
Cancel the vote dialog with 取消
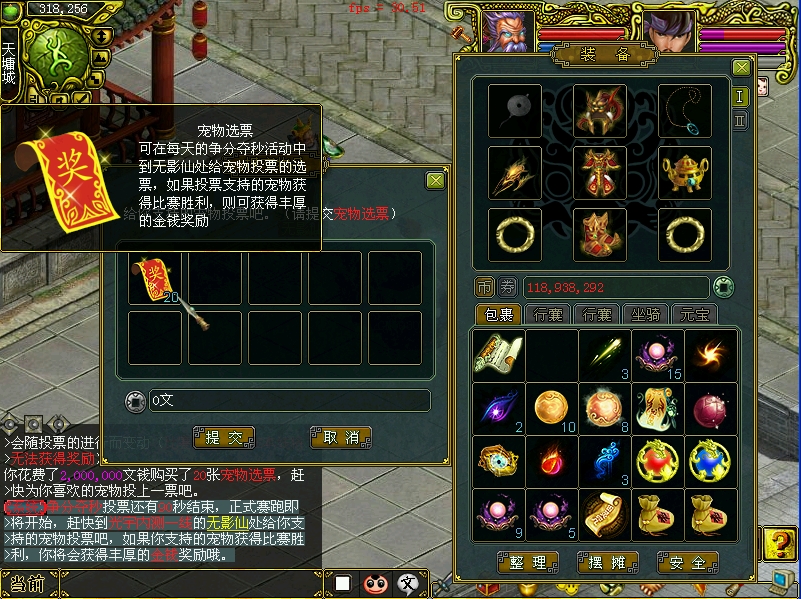coord(341,437)
